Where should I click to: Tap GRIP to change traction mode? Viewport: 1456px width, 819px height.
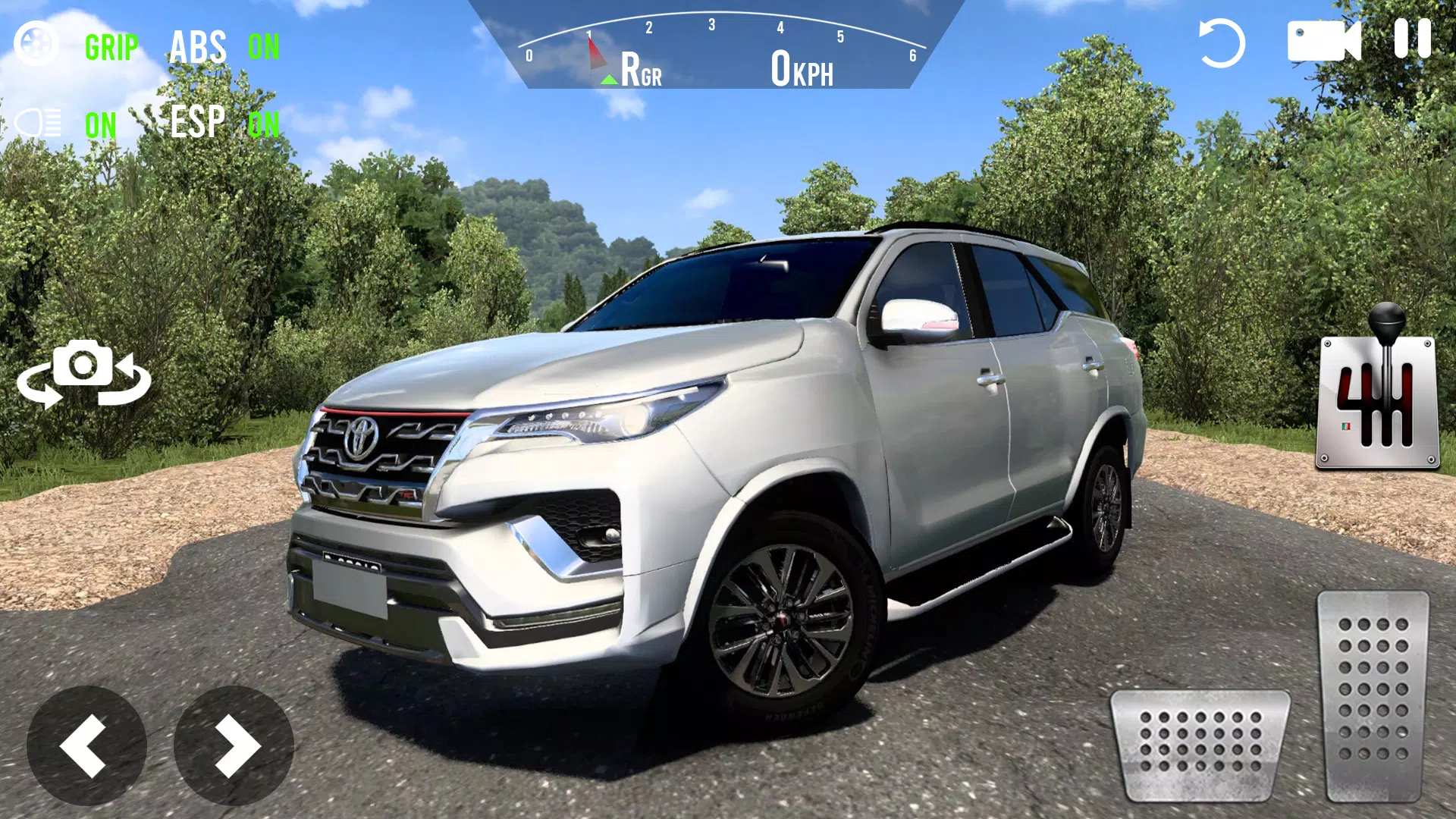pos(111,48)
